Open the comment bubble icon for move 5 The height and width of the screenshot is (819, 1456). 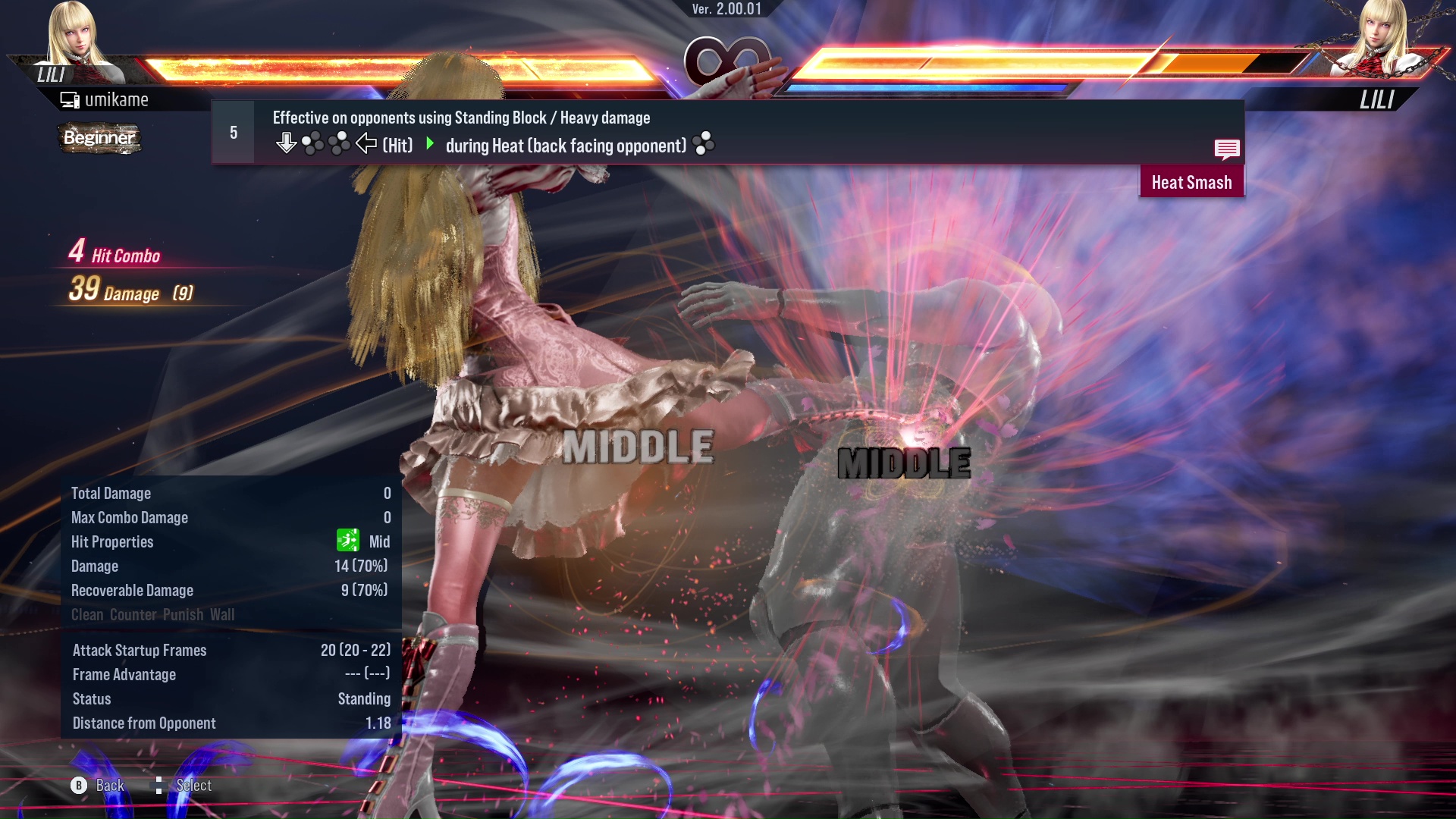coord(1227,149)
